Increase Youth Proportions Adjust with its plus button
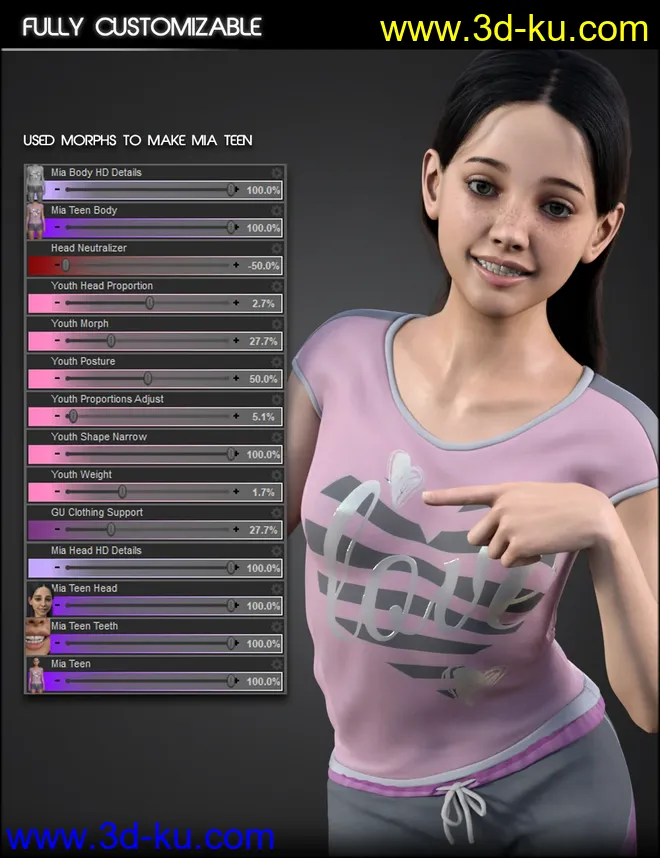The width and height of the screenshot is (660, 858). coord(236,416)
